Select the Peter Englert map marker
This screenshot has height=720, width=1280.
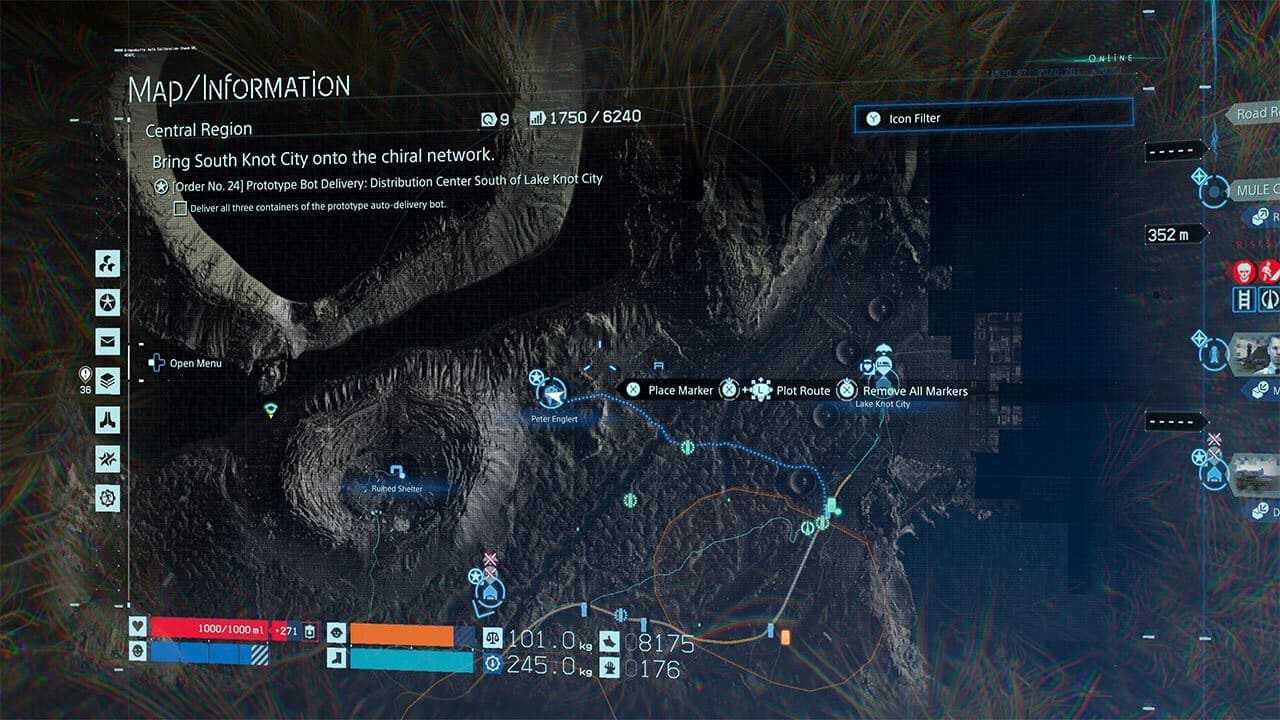553,393
